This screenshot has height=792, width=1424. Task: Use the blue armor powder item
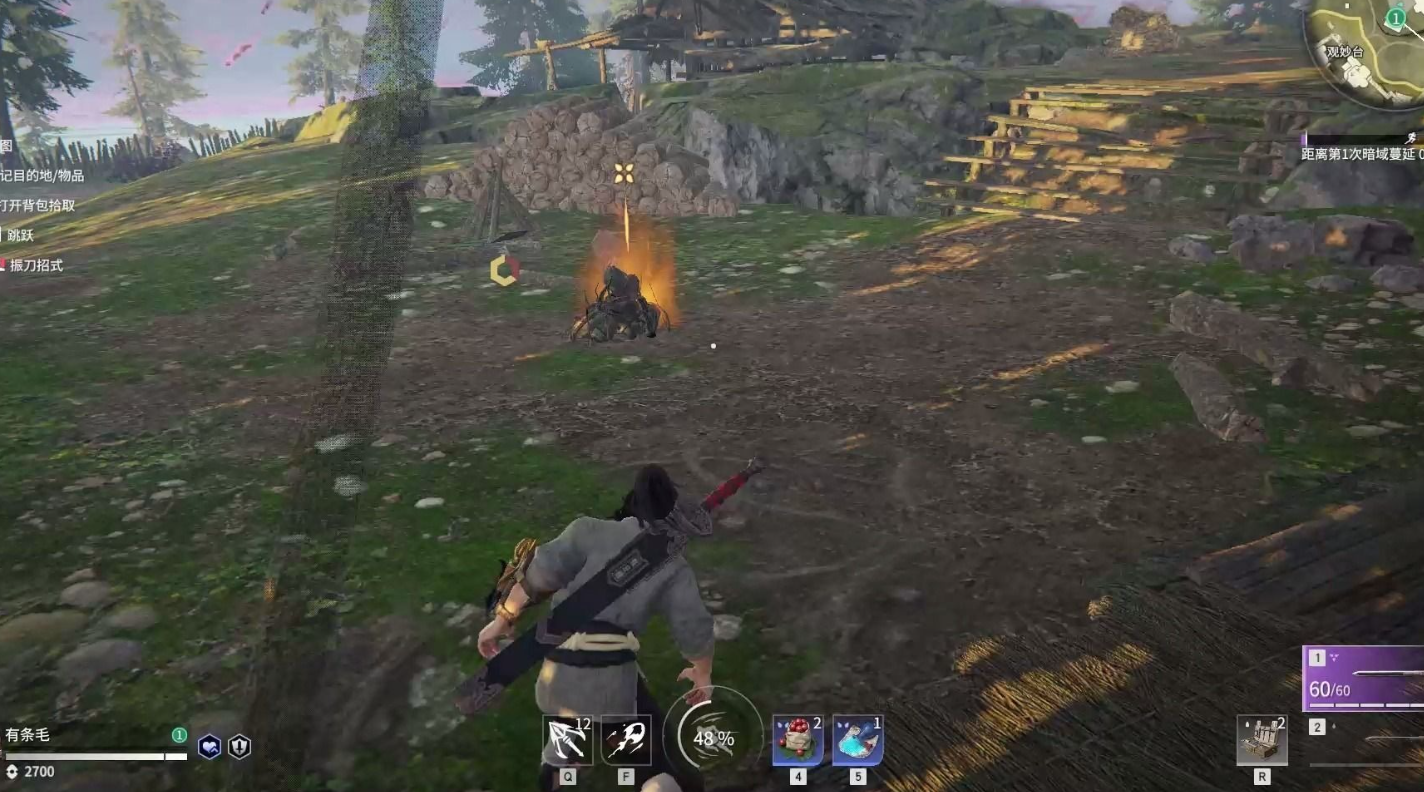[857, 741]
